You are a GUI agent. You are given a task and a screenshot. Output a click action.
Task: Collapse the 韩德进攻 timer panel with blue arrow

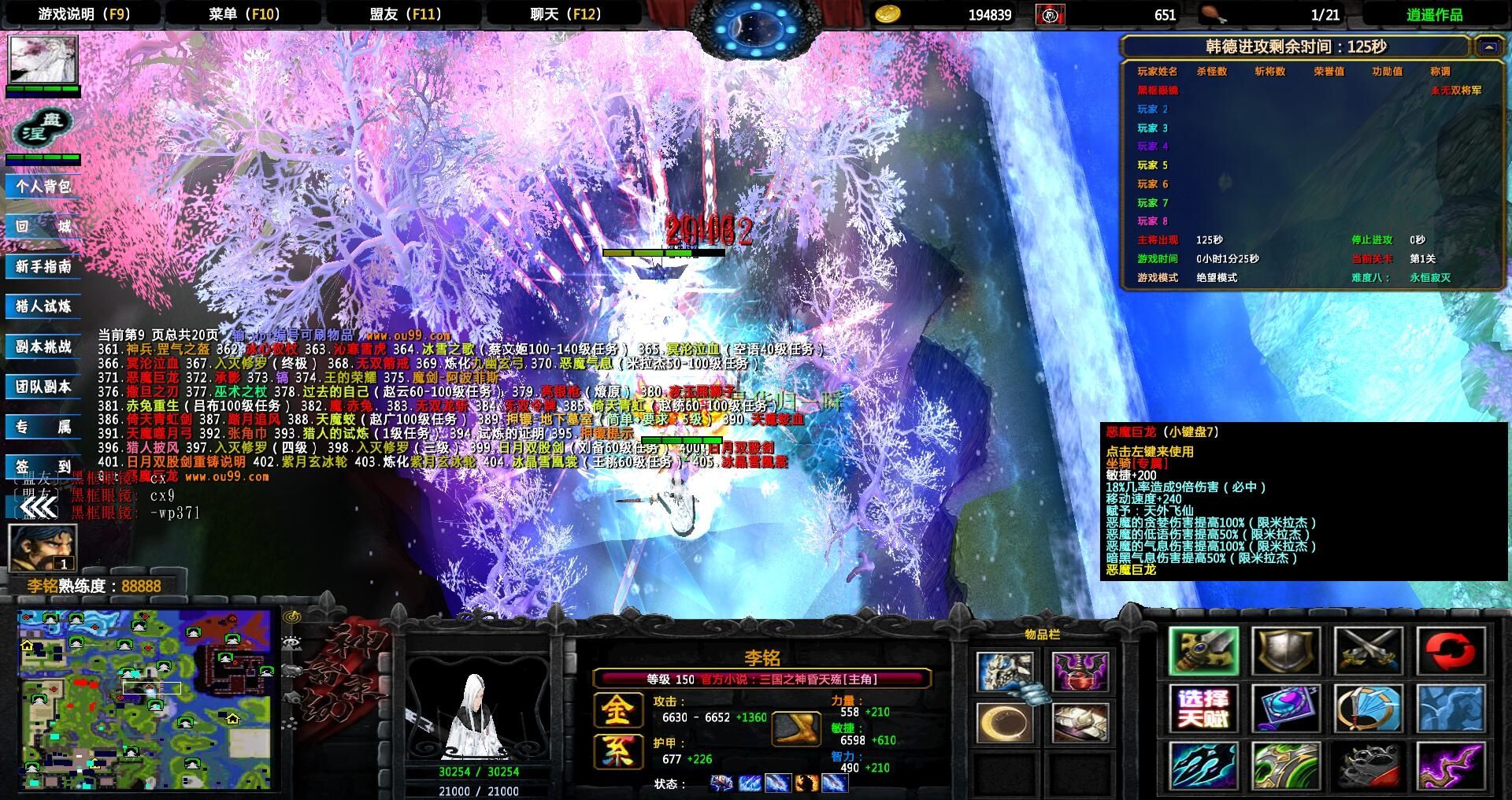[1488, 47]
